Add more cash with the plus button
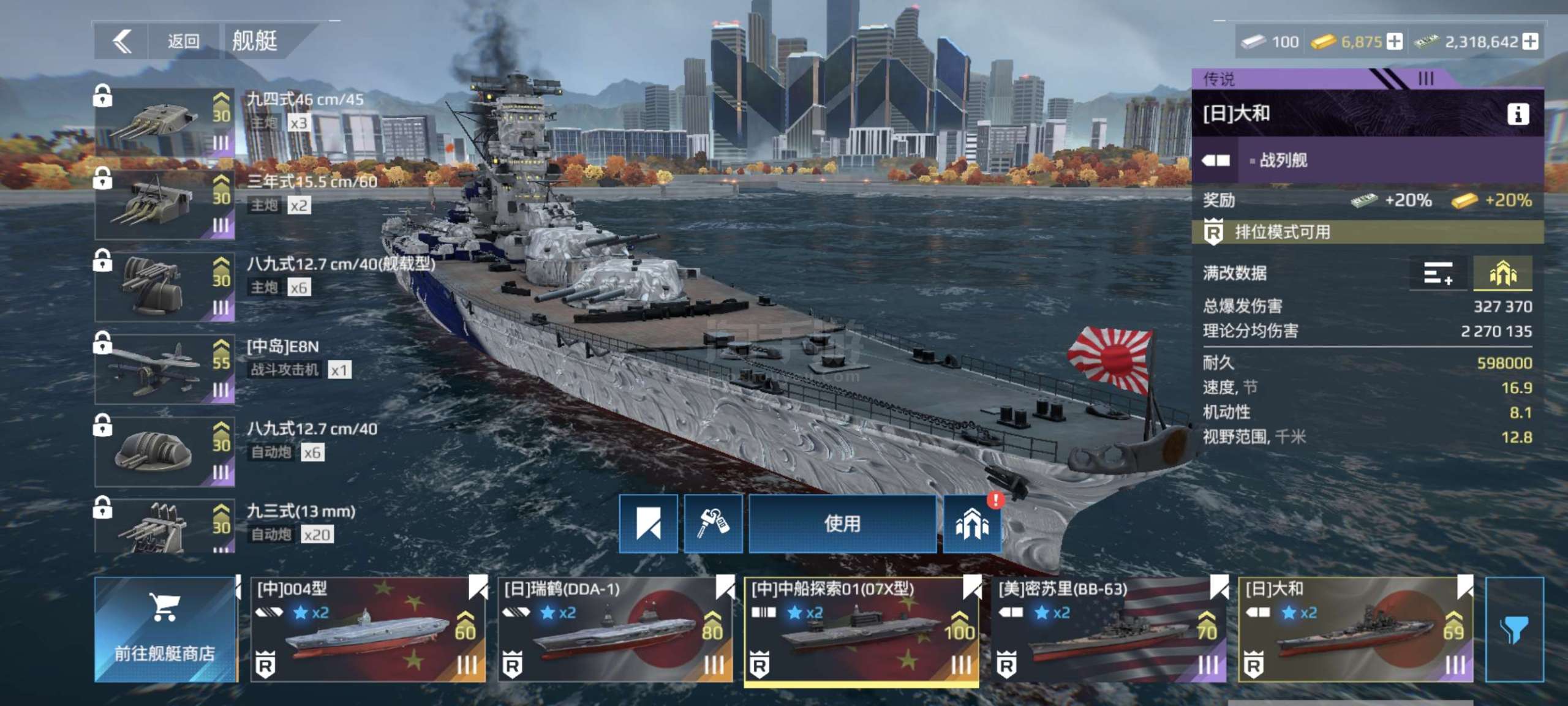Image resolution: width=1568 pixels, height=706 pixels. click(x=1530, y=42)
